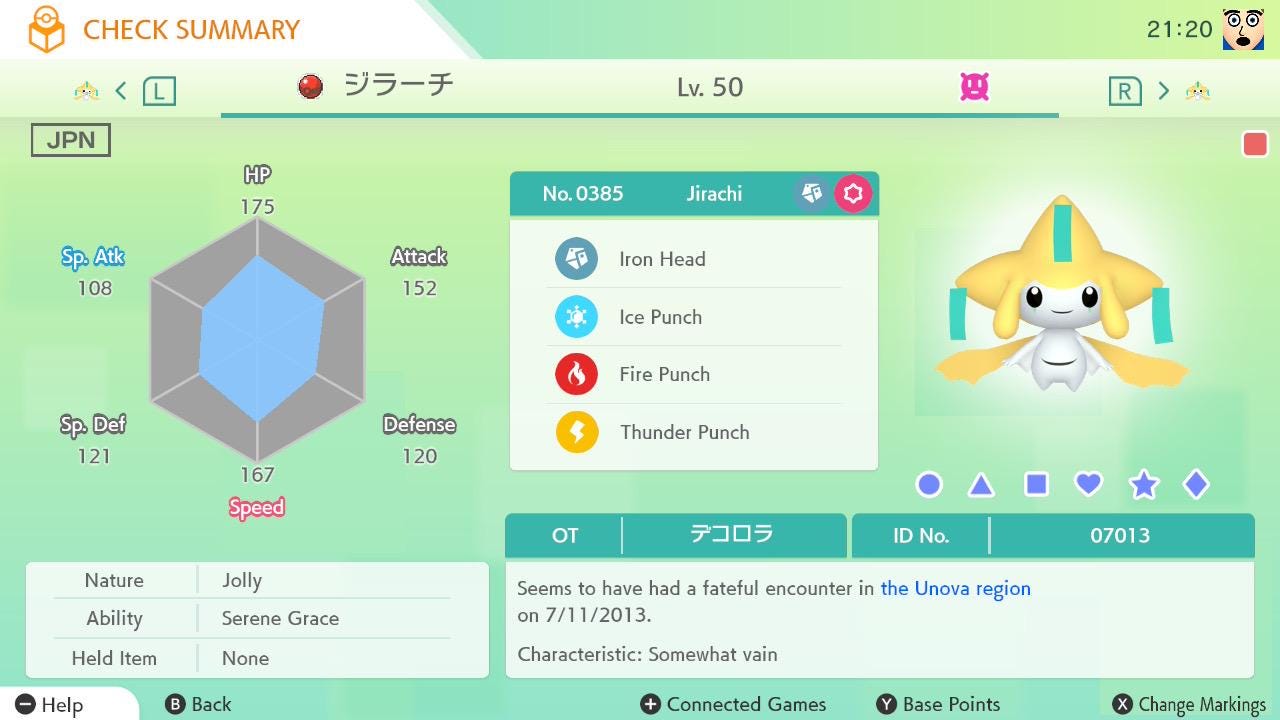The image size is (1280, 720).
Task: View Base Points
Action: [938, 705]
